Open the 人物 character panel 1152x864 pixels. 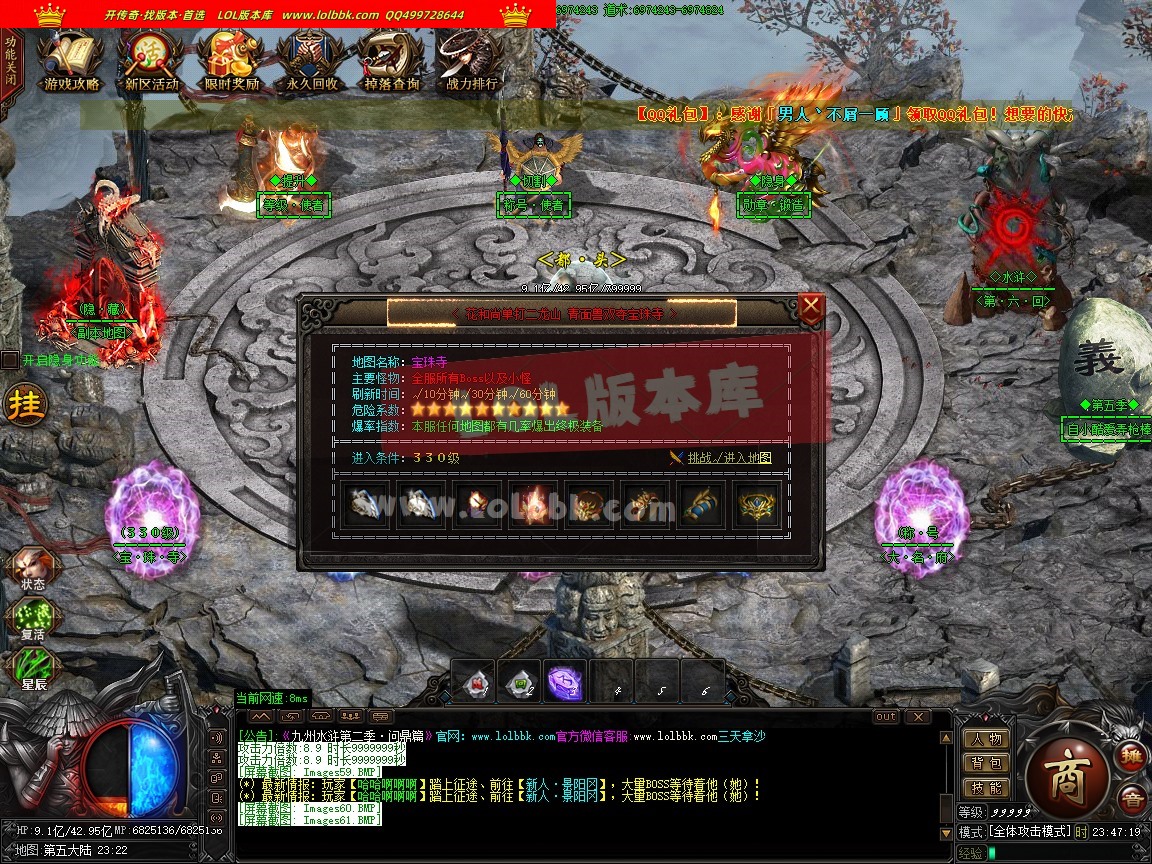coord(984,739)
